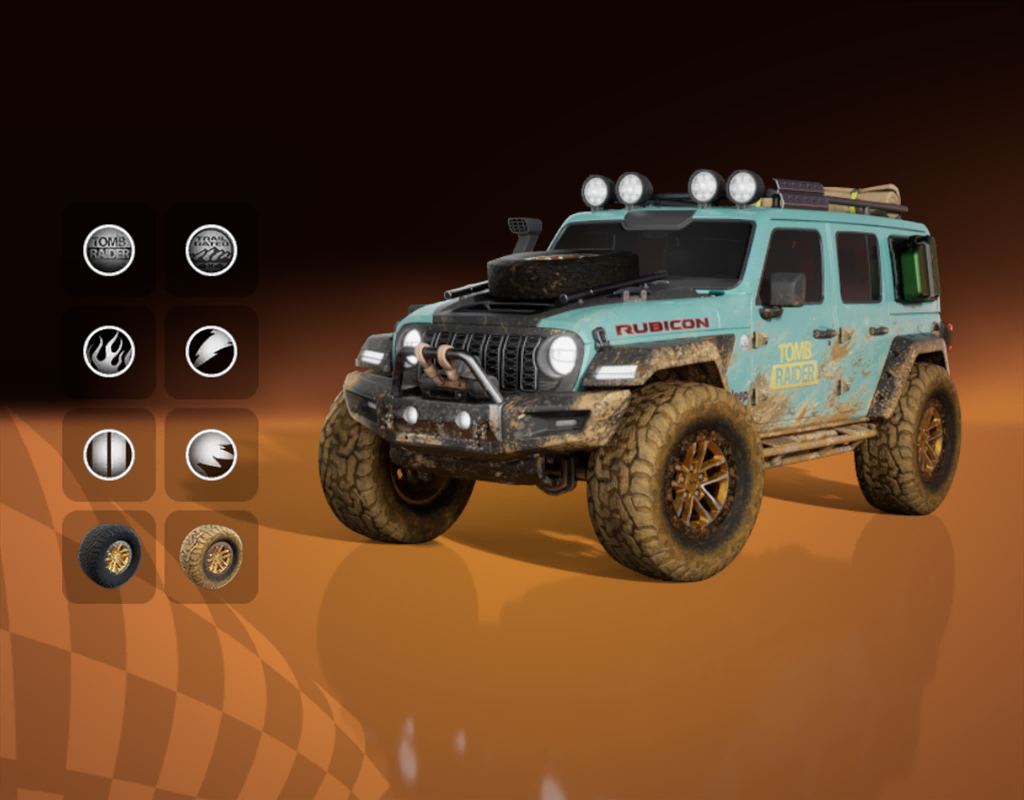The height and width of the screenshot is (800, 1024).
Task: Equip the clean black tire wheel
Action: 109,556
